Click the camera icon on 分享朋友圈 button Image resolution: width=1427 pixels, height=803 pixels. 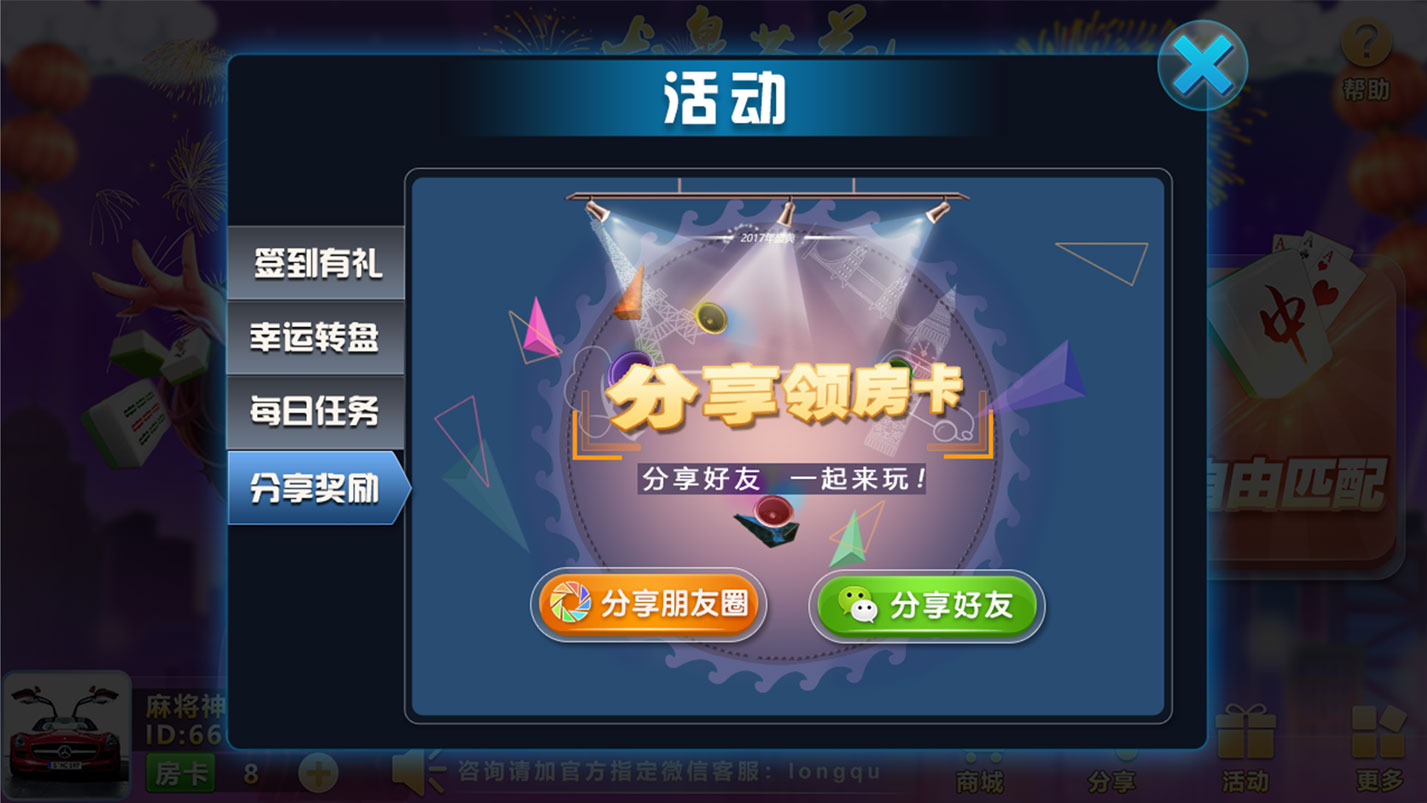(x=570, y=604)
